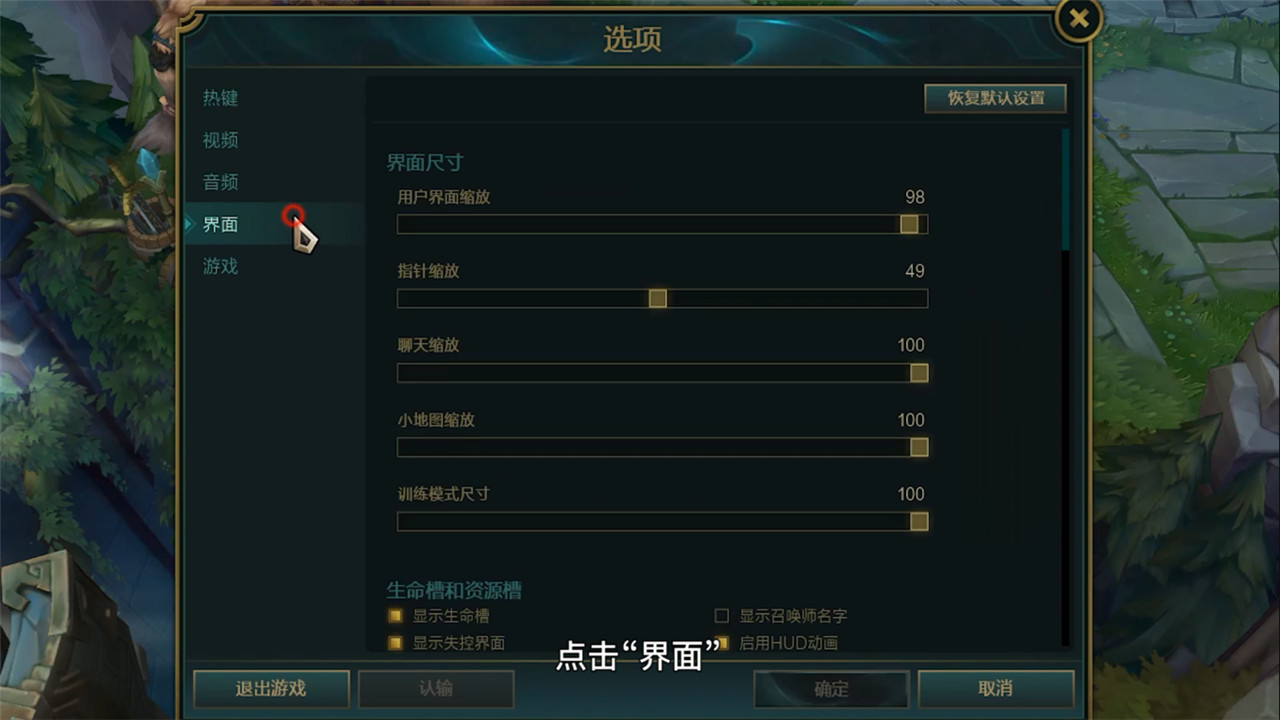Open the 游戏 settings tab
This screenshot has height=720, width=1280.
point(220,267)
